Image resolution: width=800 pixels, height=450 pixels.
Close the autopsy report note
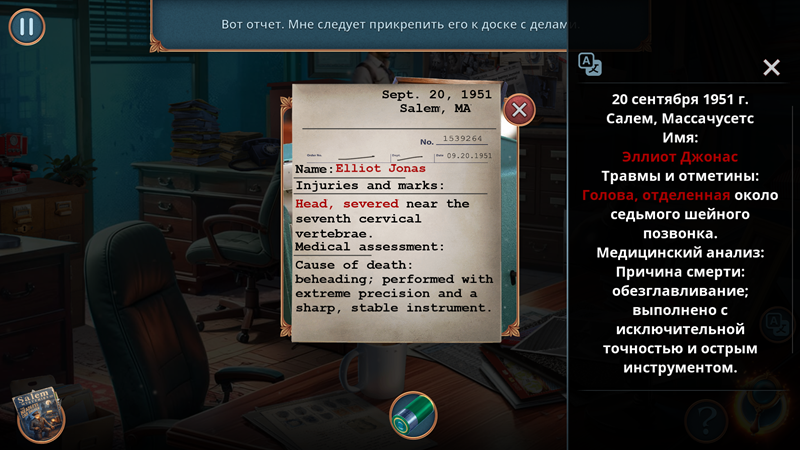tap(518, 109)
